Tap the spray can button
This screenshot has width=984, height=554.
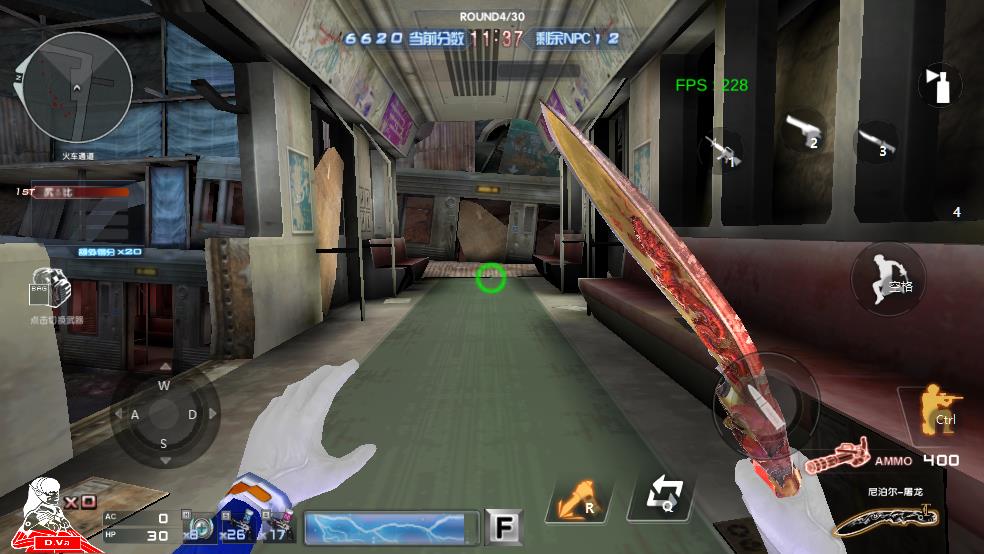click(938, 86)
